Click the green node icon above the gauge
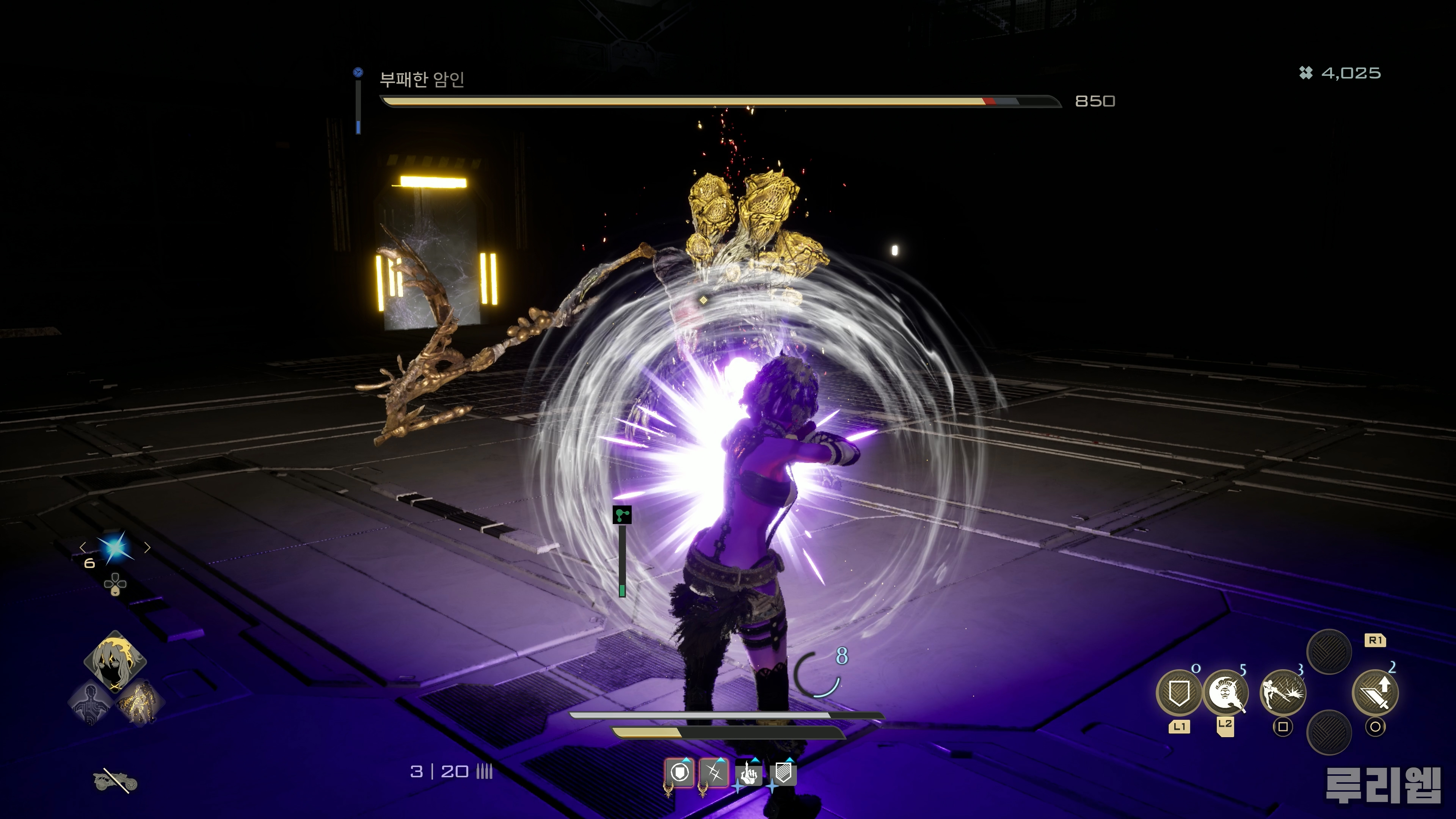The width and height of the screenshot is (1456, 819). 622,515
